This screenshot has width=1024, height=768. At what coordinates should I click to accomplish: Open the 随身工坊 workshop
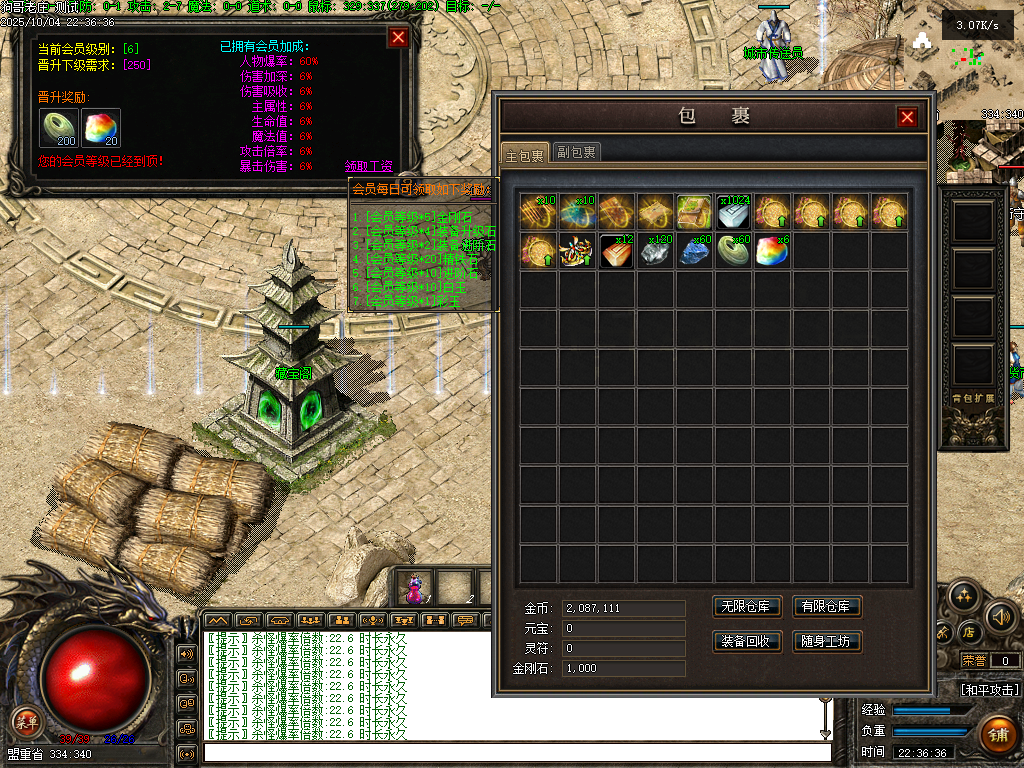tap(827, 641)
